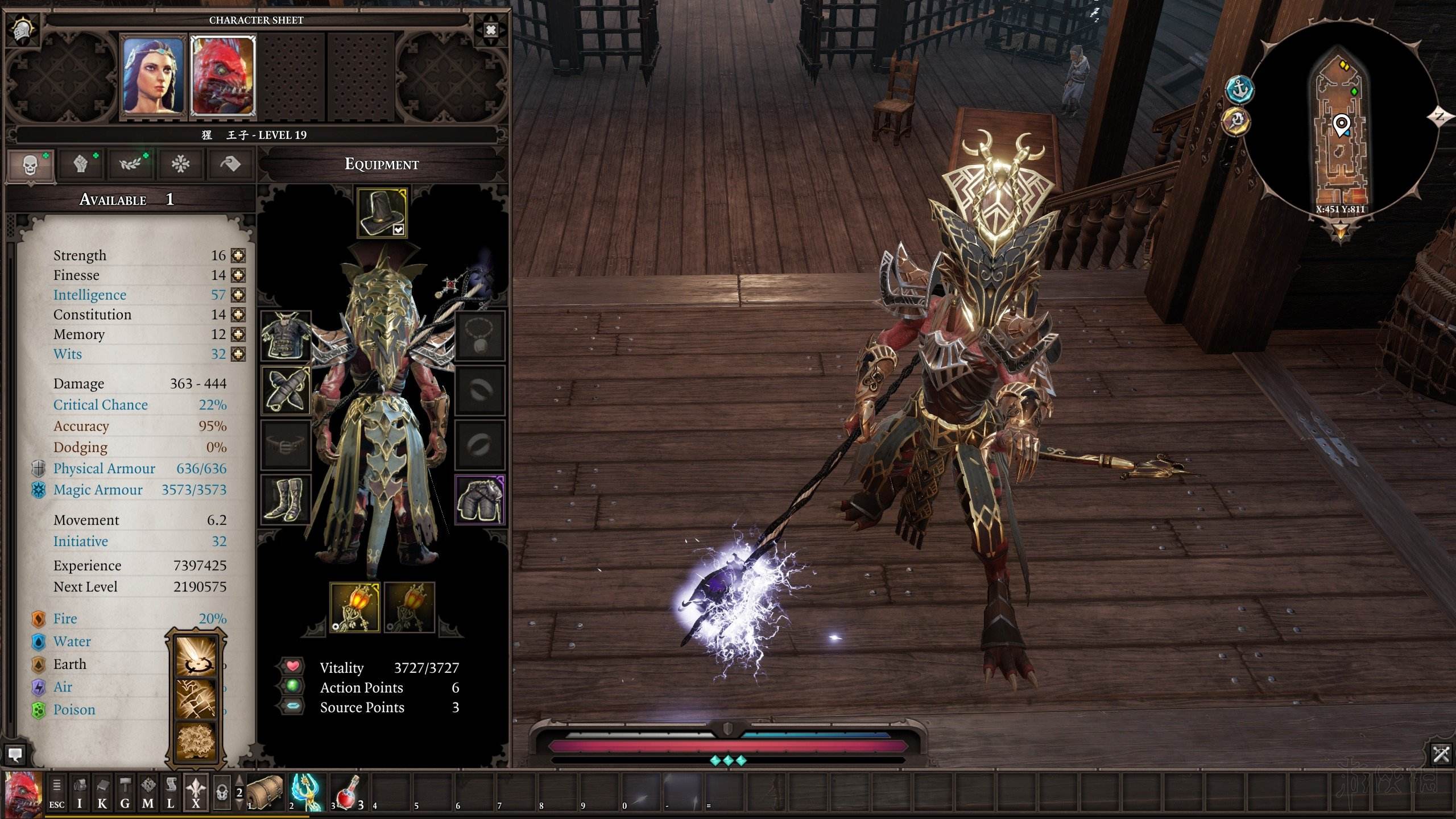The height and width of the screenshot is (819, 1456).
Task: Select the equipped leggings slot
Action: [x=480, y=499]
